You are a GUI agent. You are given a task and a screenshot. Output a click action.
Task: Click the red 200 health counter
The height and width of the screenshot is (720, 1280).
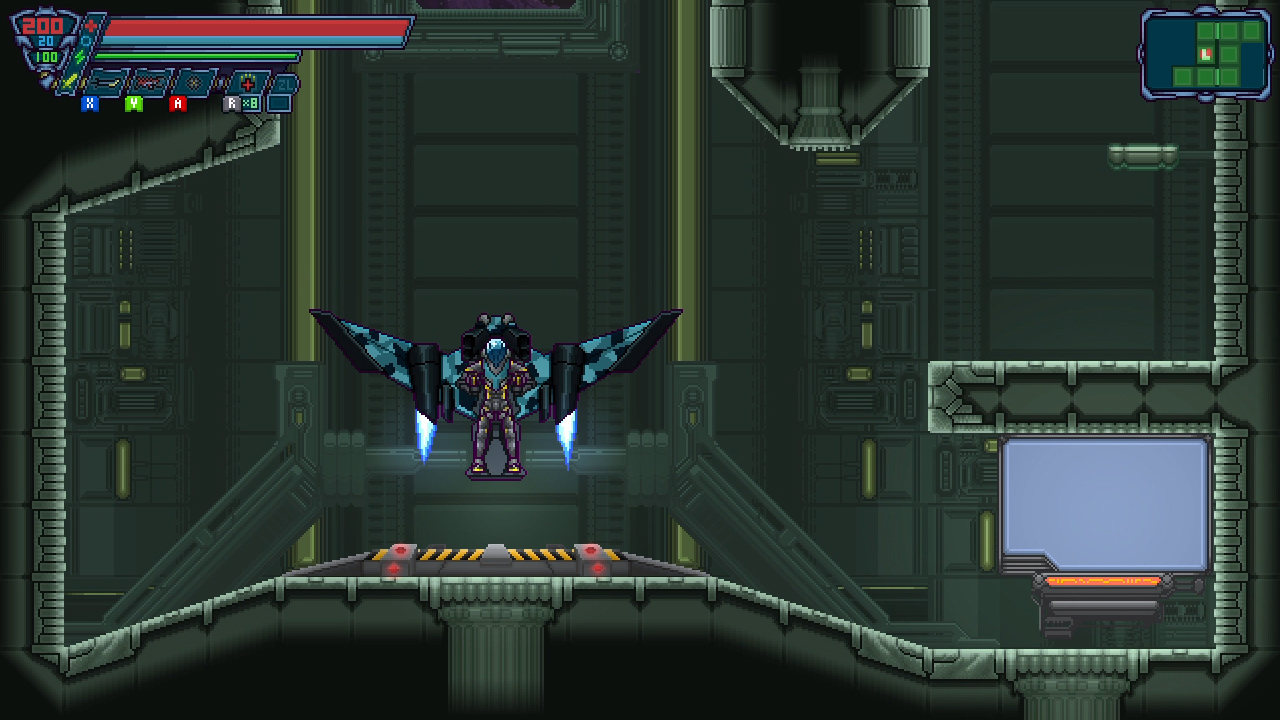click(44, 25)
